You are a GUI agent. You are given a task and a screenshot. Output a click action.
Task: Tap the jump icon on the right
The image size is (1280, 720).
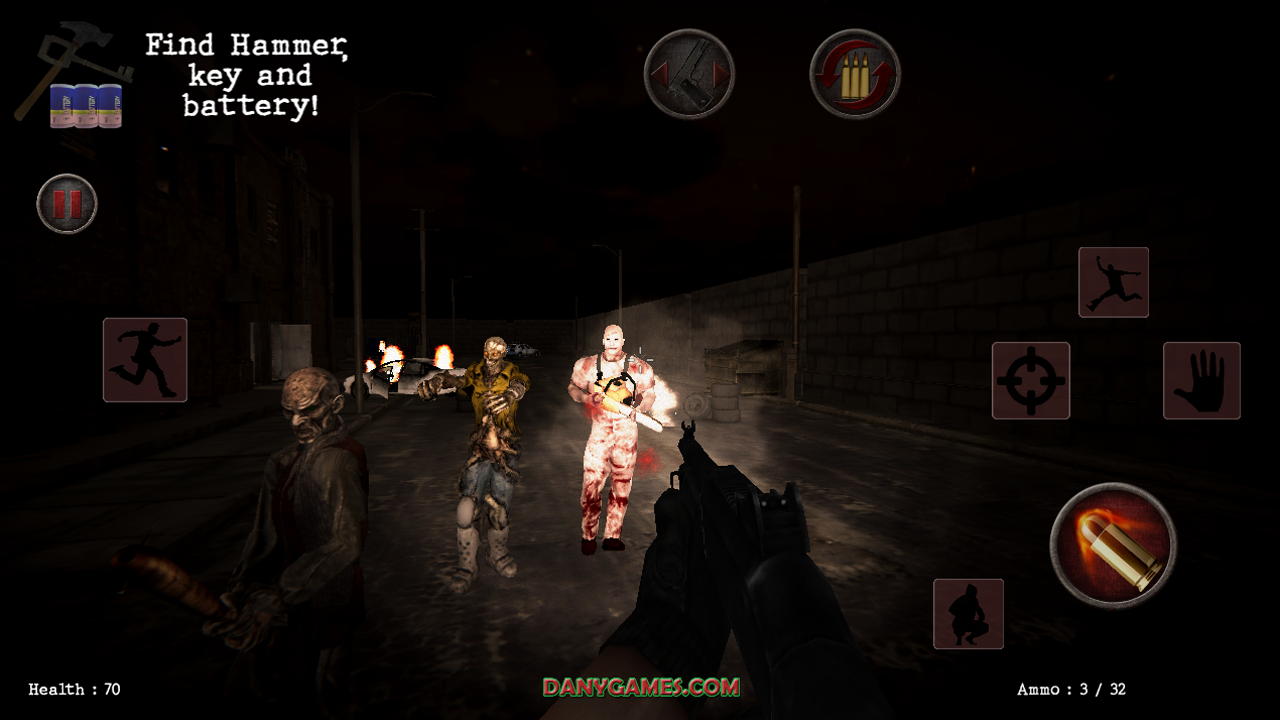click(x=1113, y=282)
